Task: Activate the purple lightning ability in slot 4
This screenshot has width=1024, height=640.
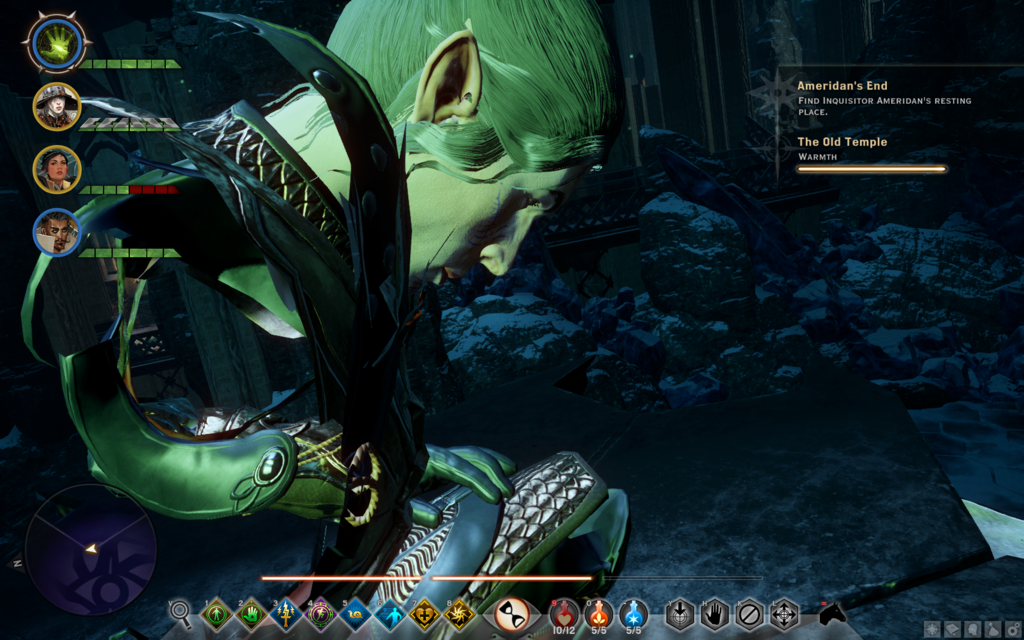Action: (x=321, y=613)
